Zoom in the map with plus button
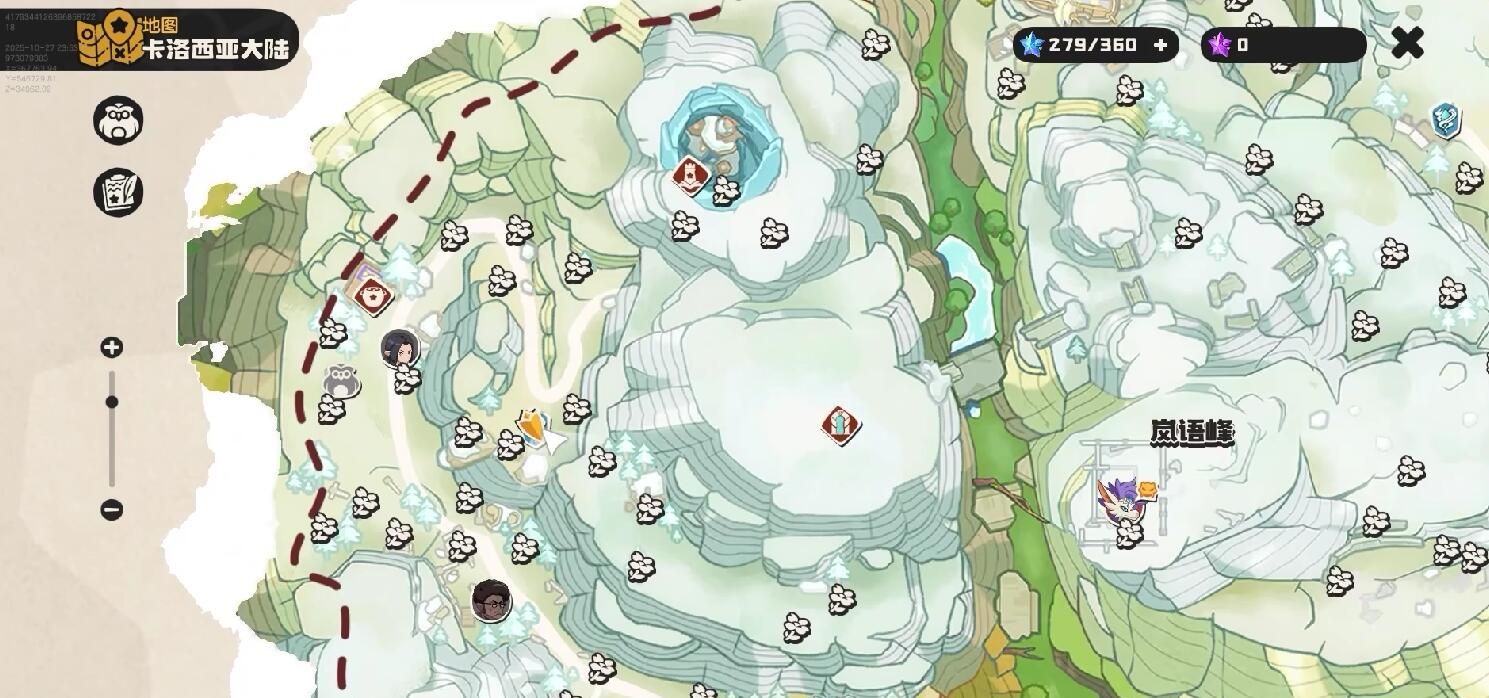The image size is (1489, 698). tap(112, 348)
